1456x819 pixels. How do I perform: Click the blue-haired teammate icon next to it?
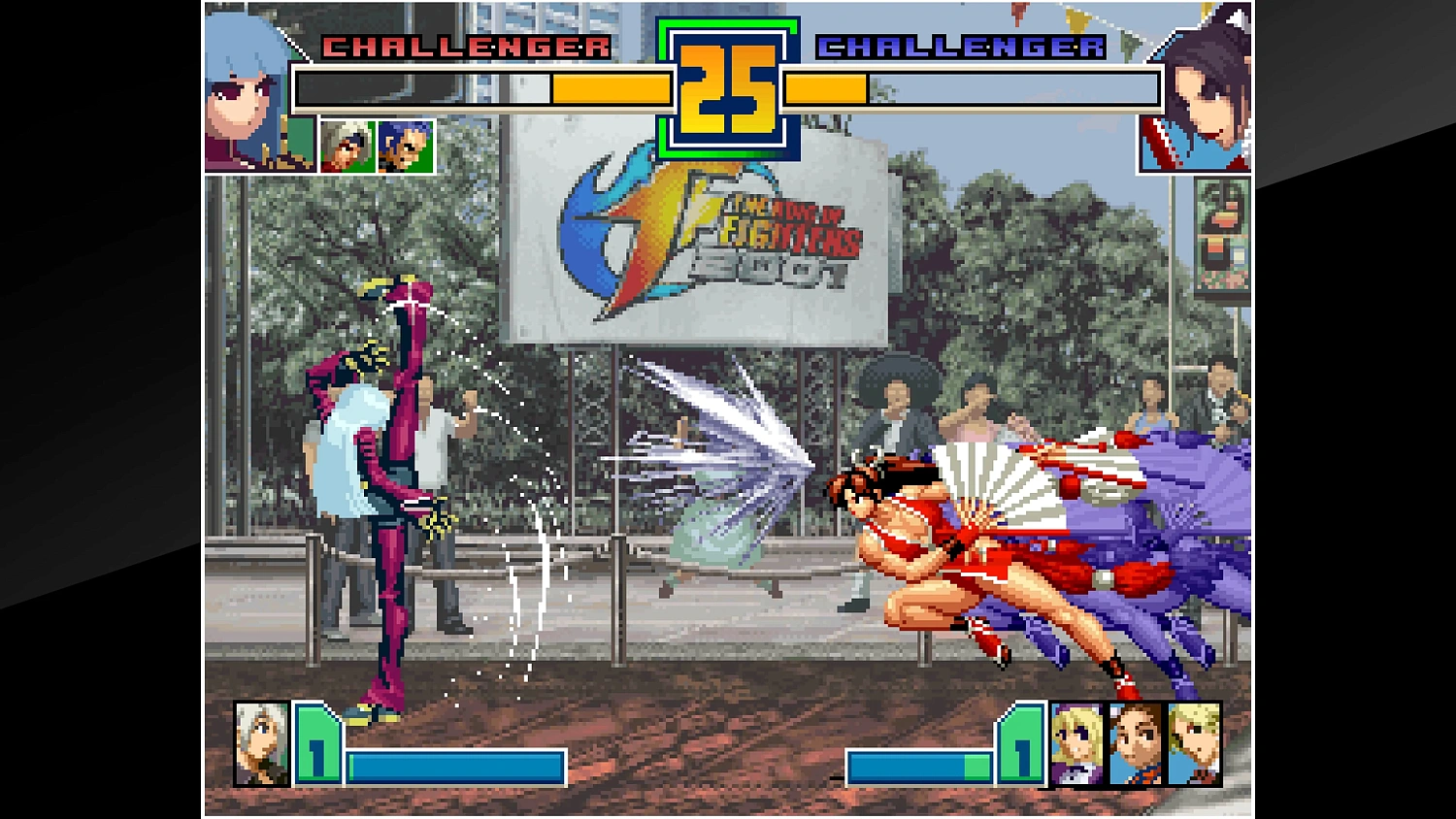tap(405, 146)
